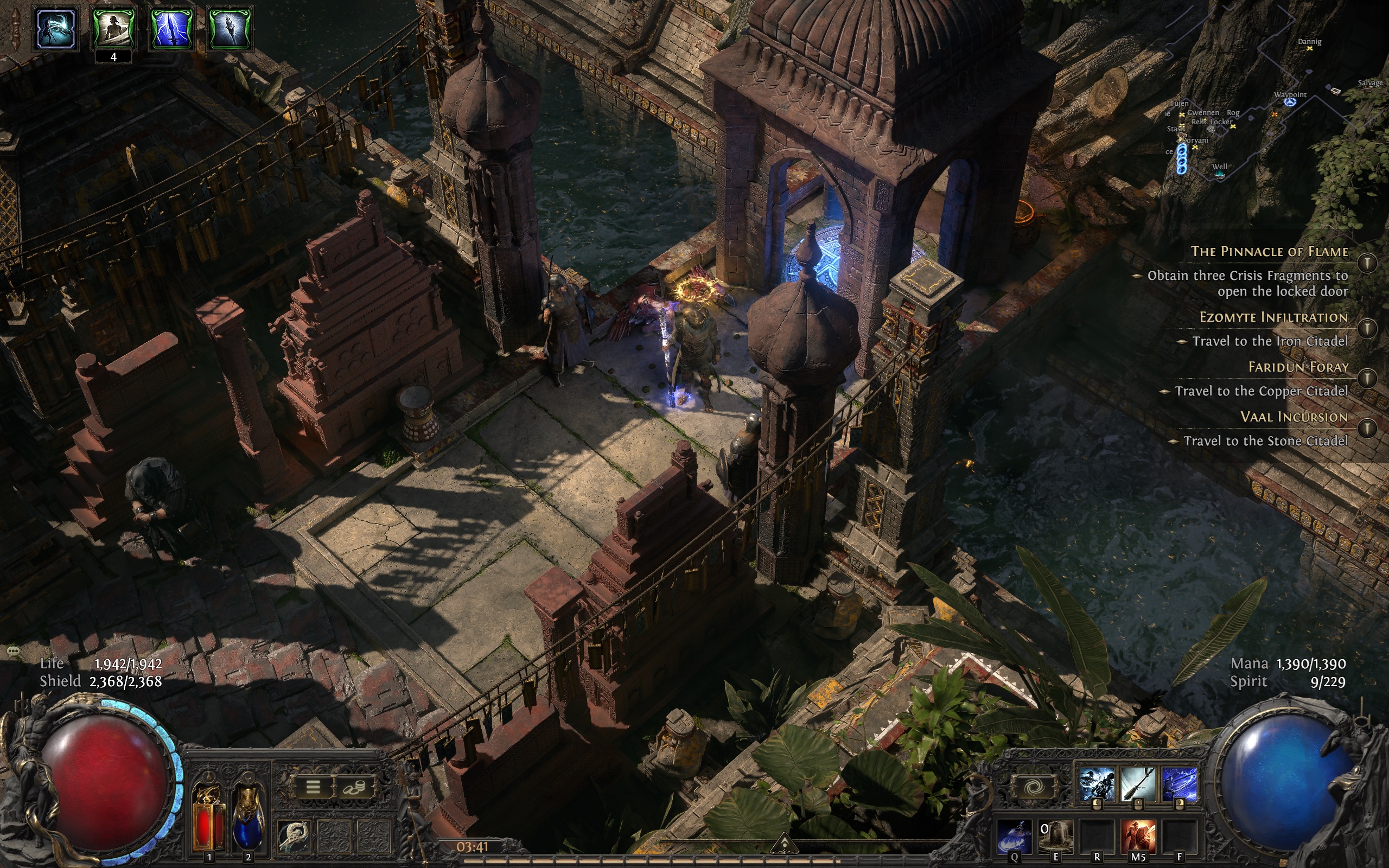Open the three-line main menu button
Viewport: 1389px width, 868px height.
coord(313,787)
